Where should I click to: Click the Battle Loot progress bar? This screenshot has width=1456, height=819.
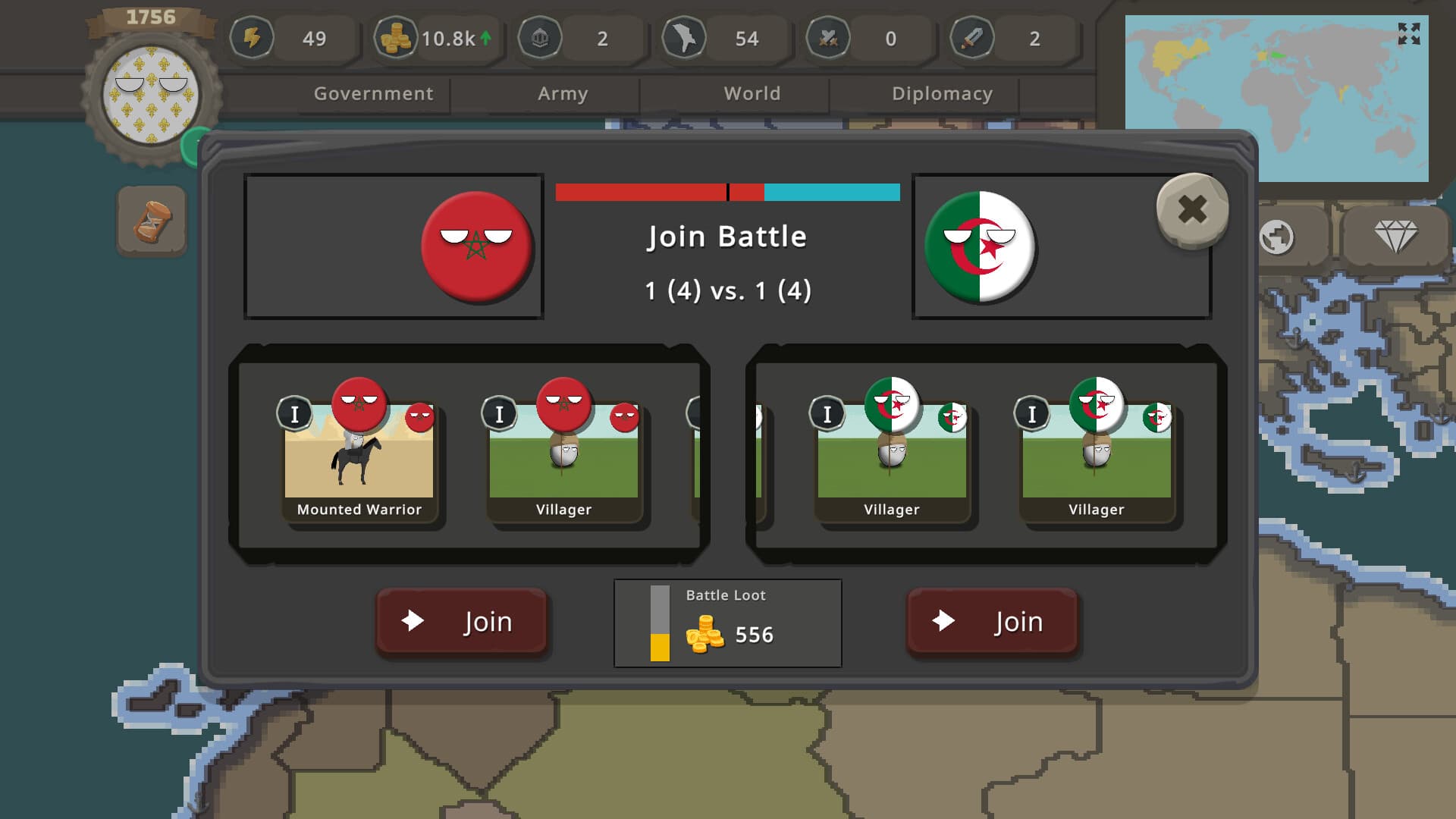tap(658, 623)
